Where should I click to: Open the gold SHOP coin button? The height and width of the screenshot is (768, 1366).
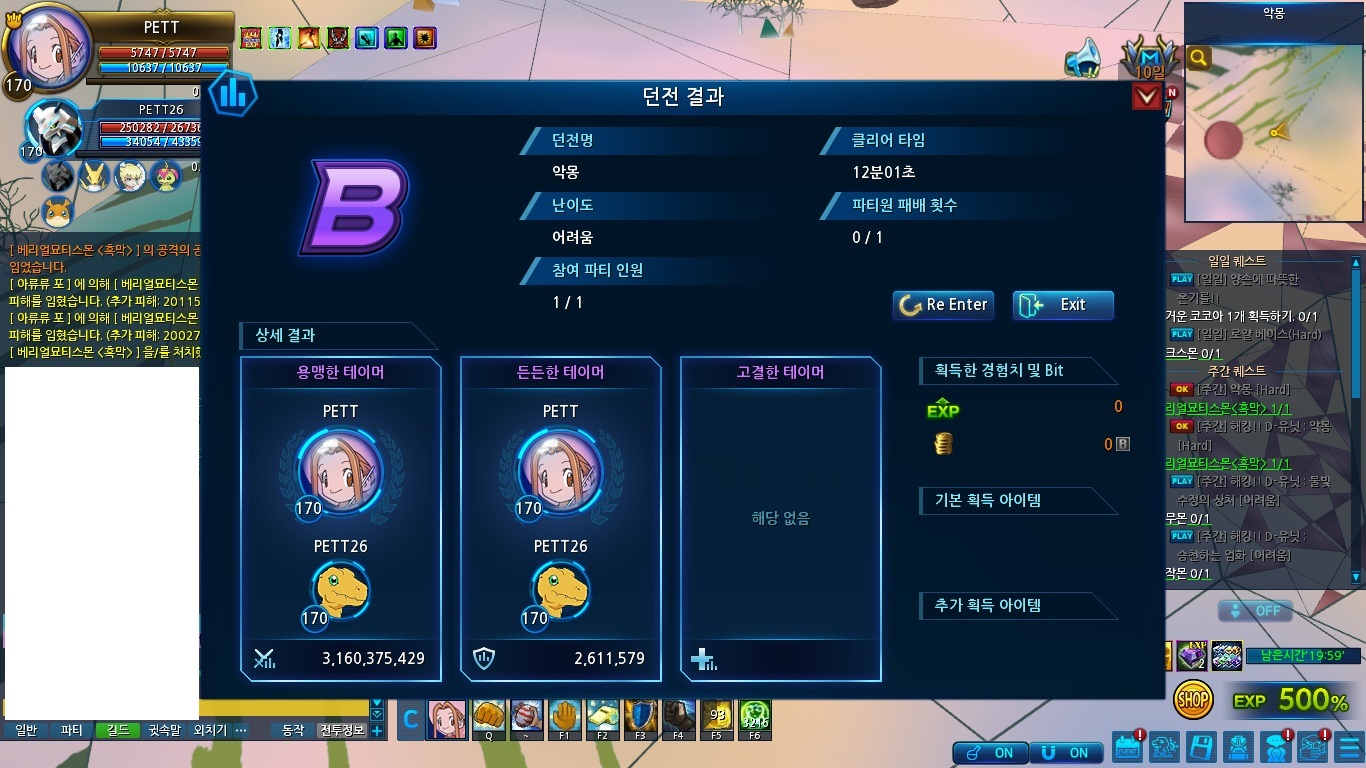click(x=1193, y=700)
